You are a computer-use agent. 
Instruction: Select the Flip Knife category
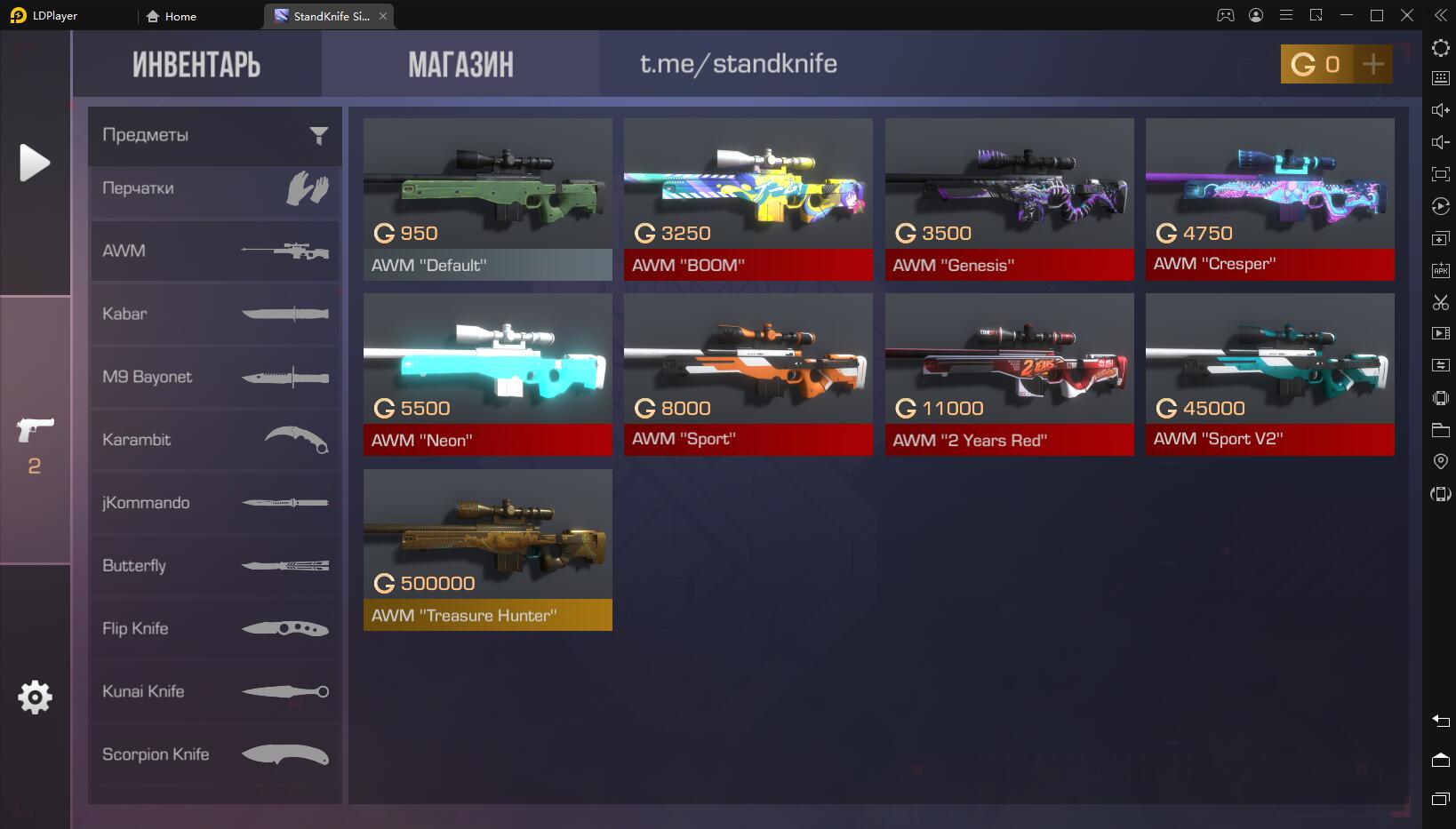pyautogui.click(x=214, y=629)
